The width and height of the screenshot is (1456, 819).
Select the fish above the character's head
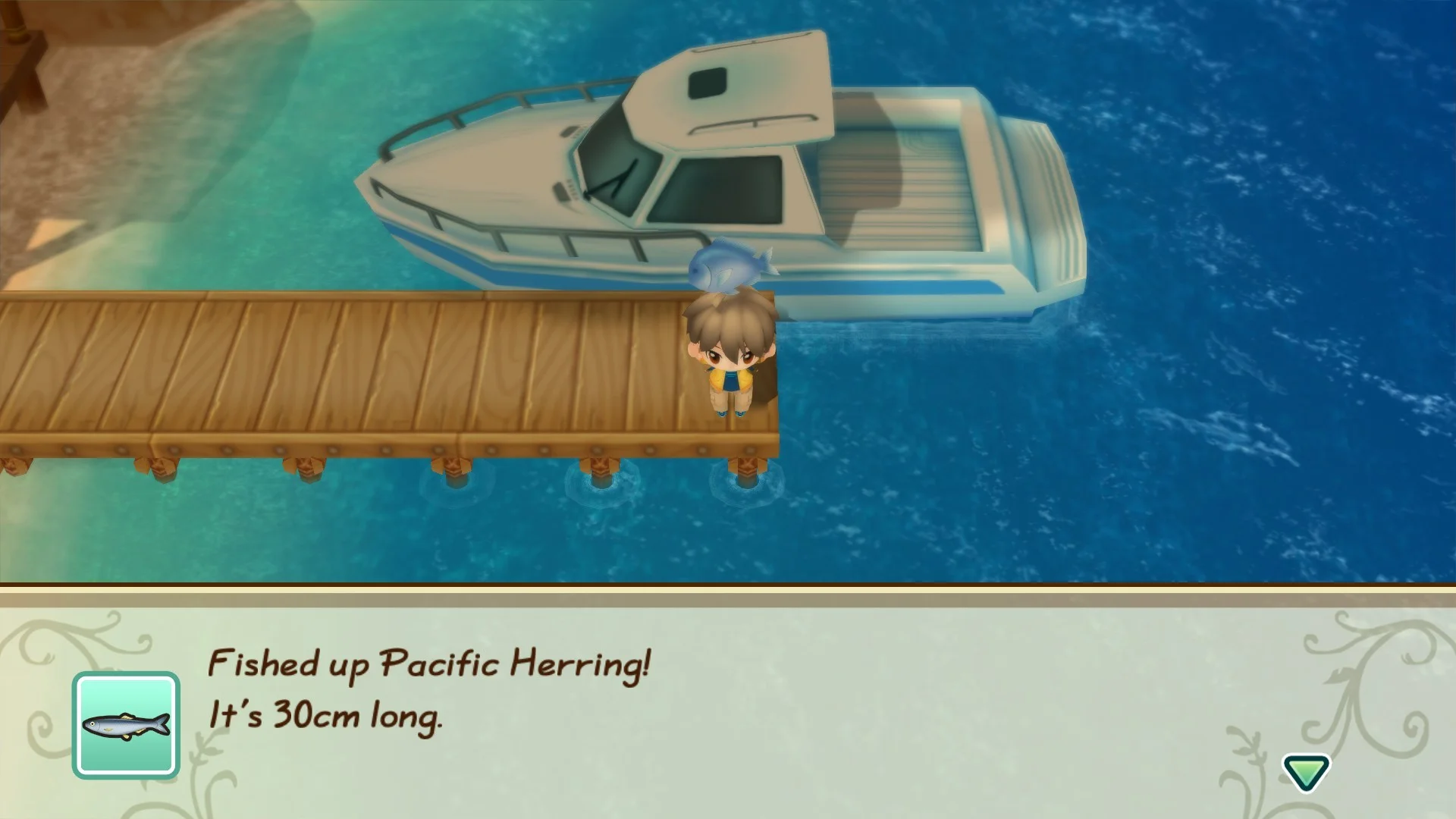click(730, 267)
